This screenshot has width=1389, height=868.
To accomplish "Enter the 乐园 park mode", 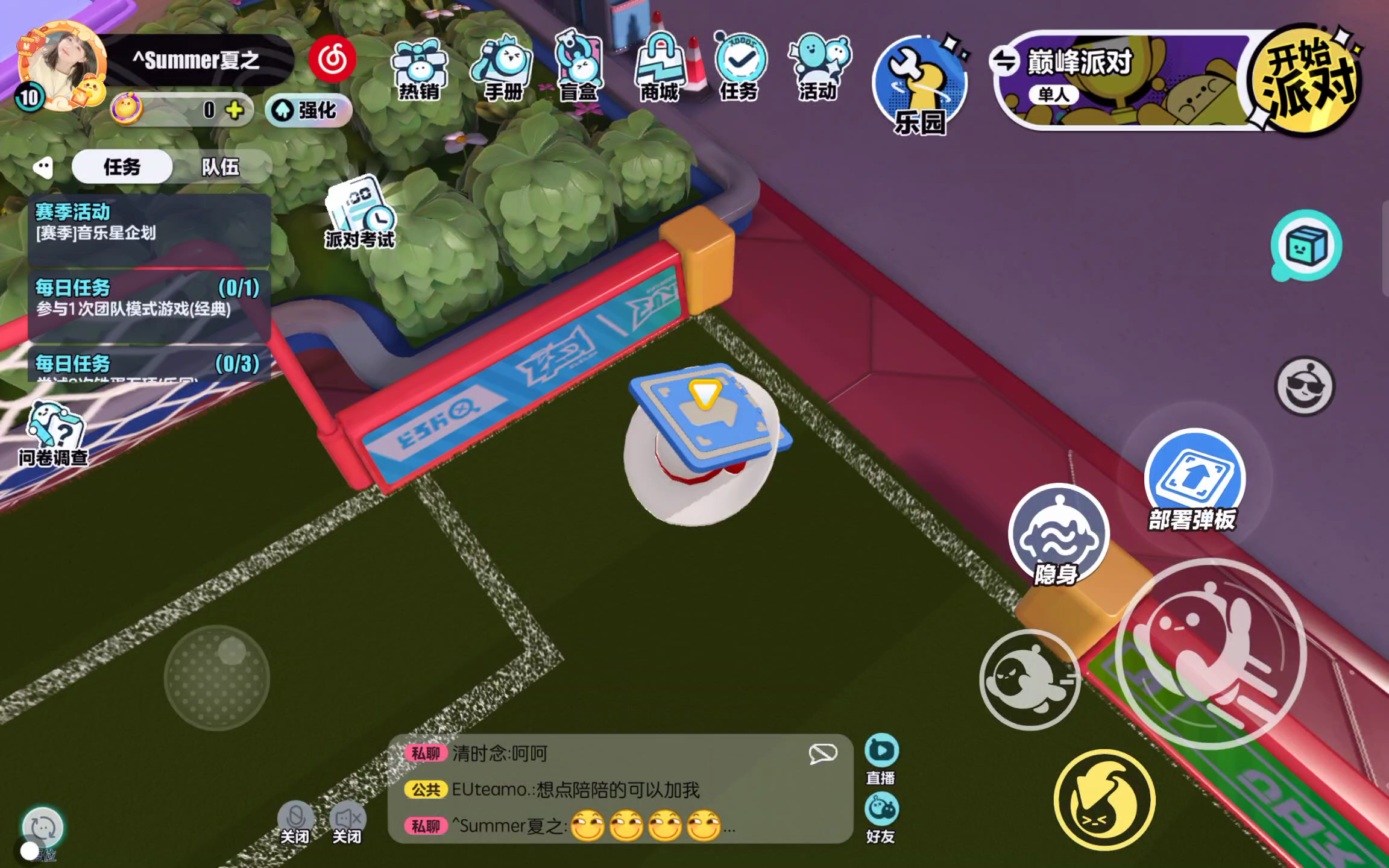I will coord(919,84).
